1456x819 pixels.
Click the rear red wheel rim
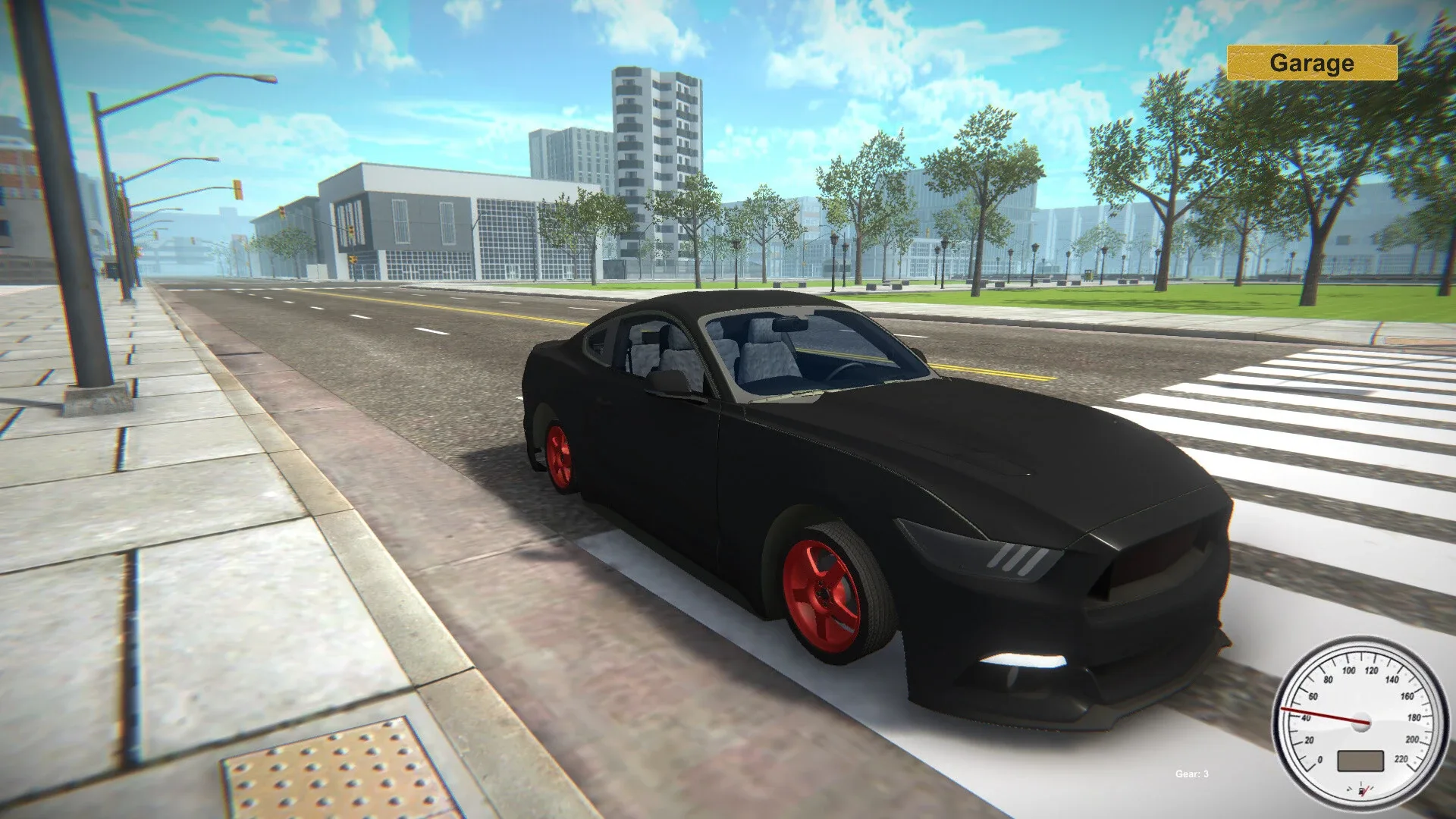pos(561,455)
